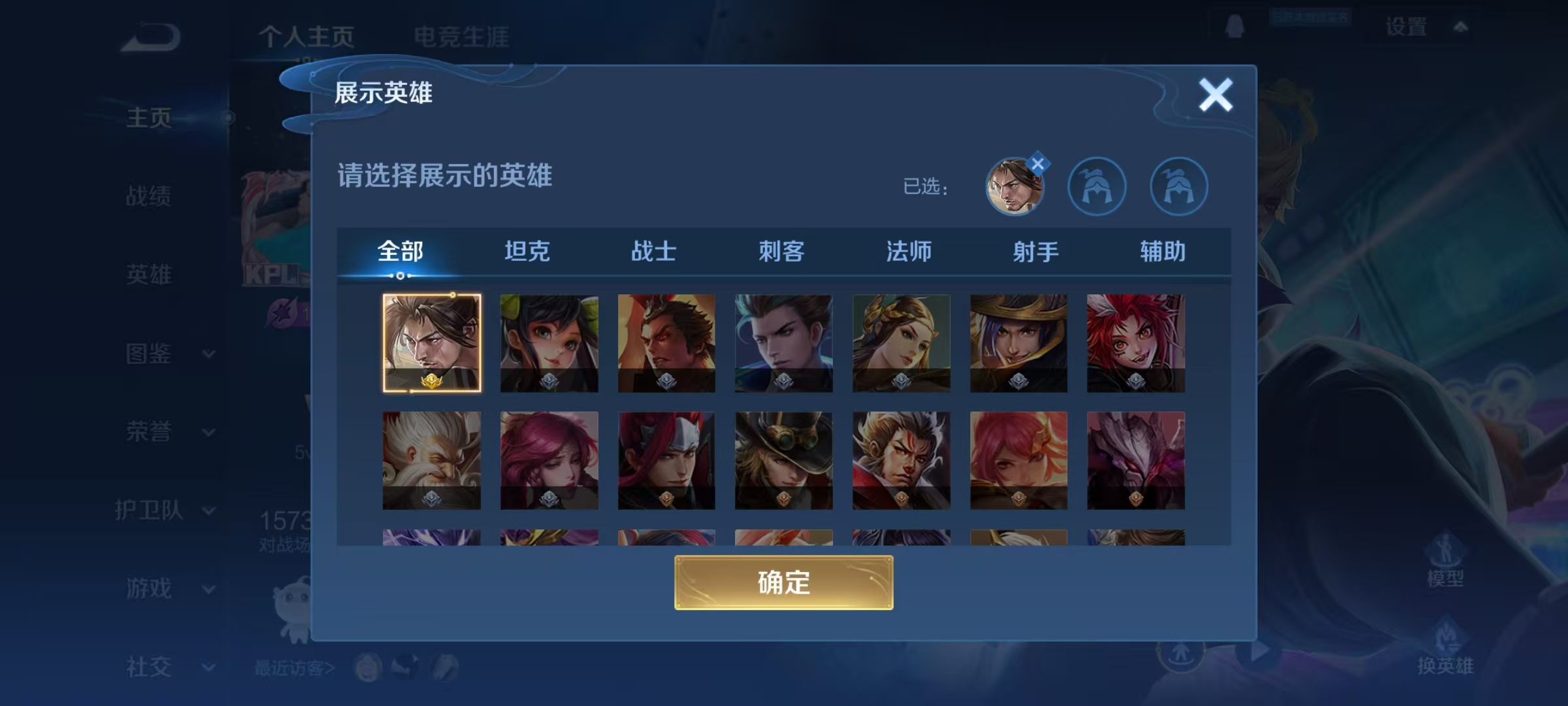Click the first empty hero slot icon

click(x=1098, y=186)
